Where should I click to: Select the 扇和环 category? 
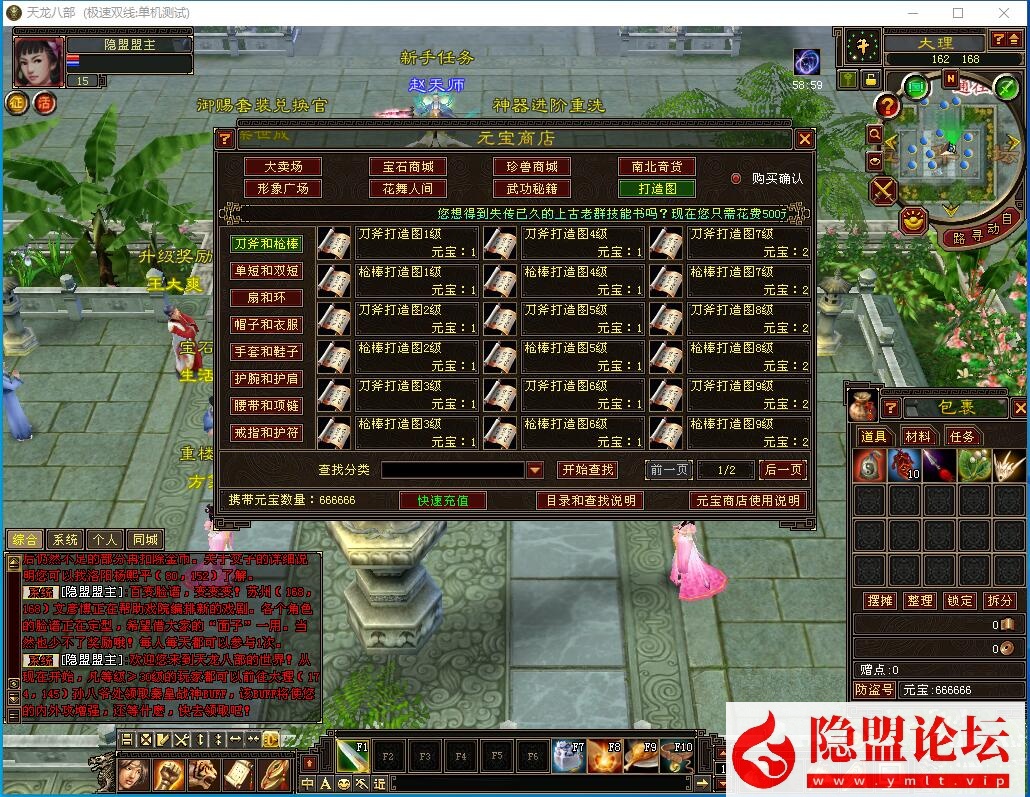pyautogui.click(x=267, y=298)
